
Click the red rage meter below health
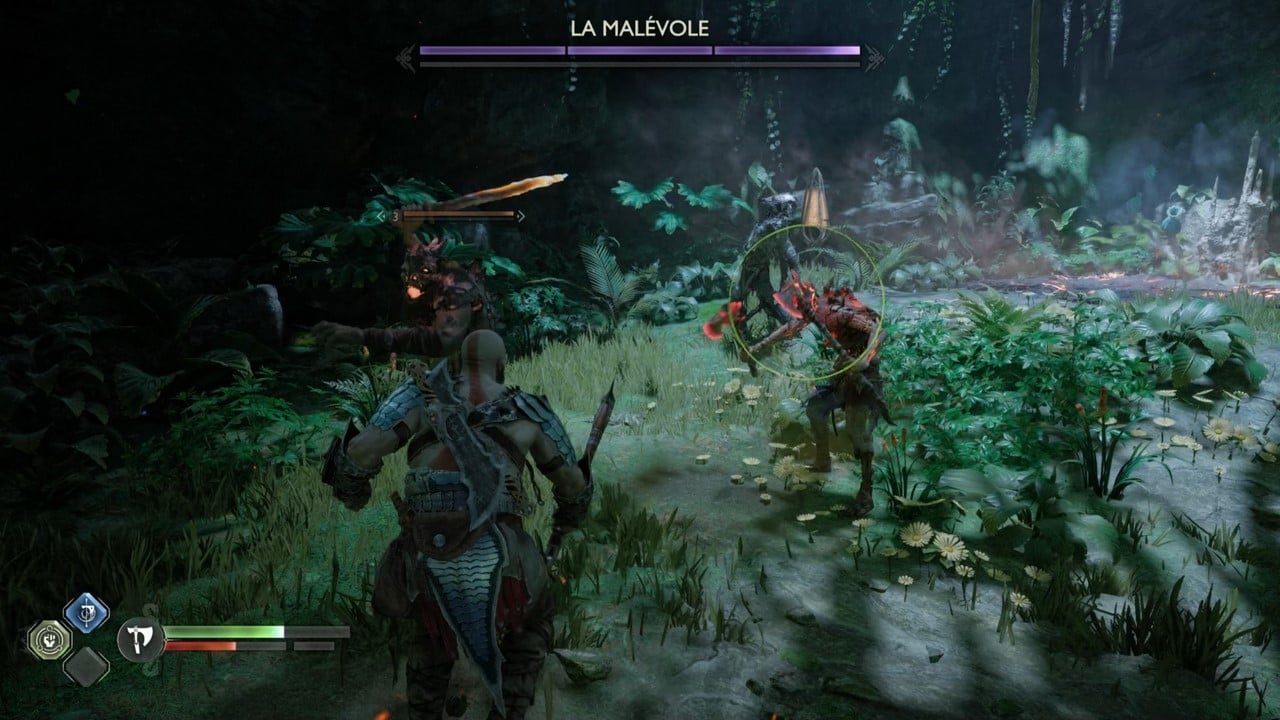pyautogui.click(x=200, y=646)
